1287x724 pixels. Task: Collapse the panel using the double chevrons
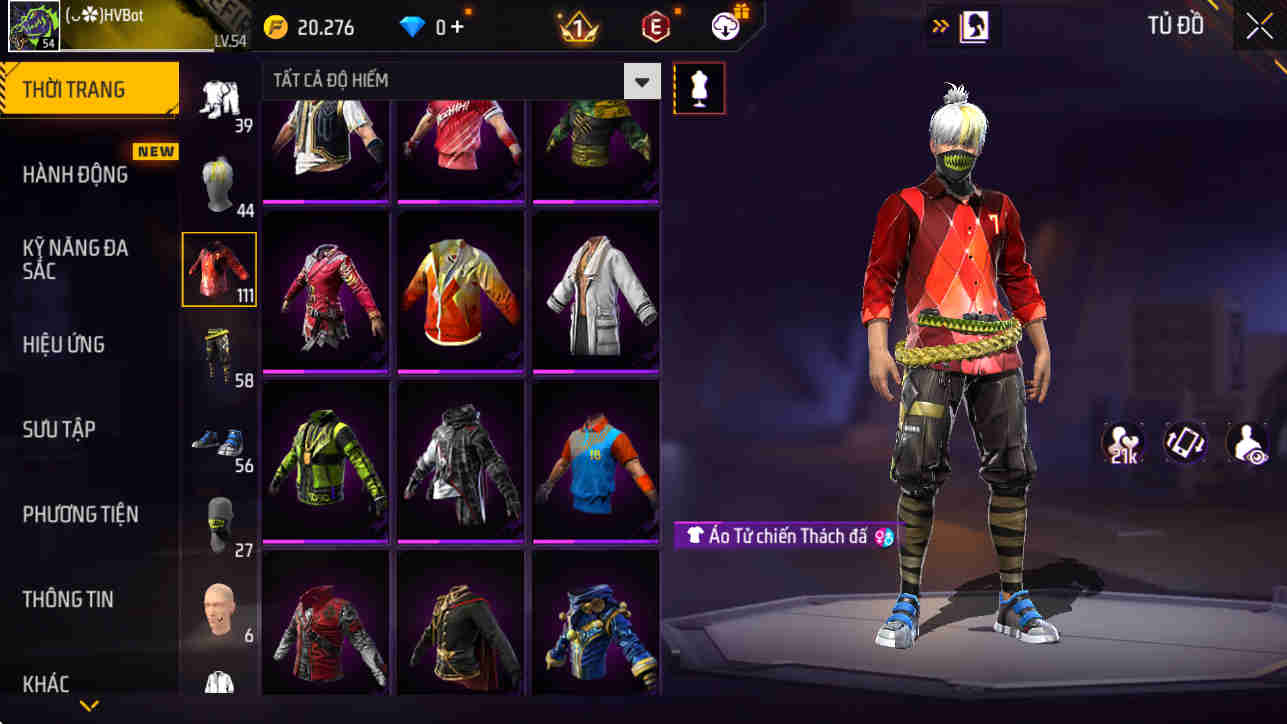click(938, 25)
